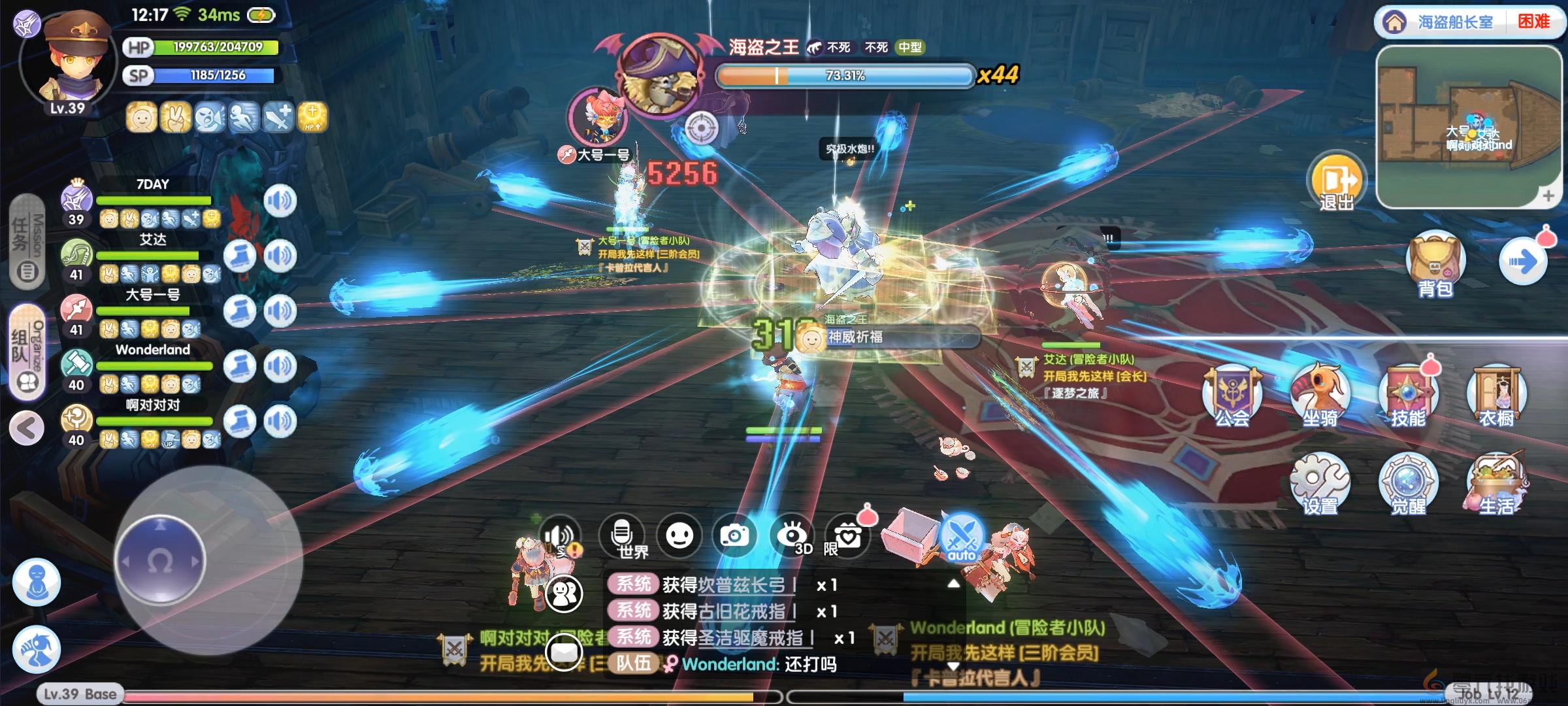
Task: Click the blue arrow button beside backpack
Action: coord(1523,263)
